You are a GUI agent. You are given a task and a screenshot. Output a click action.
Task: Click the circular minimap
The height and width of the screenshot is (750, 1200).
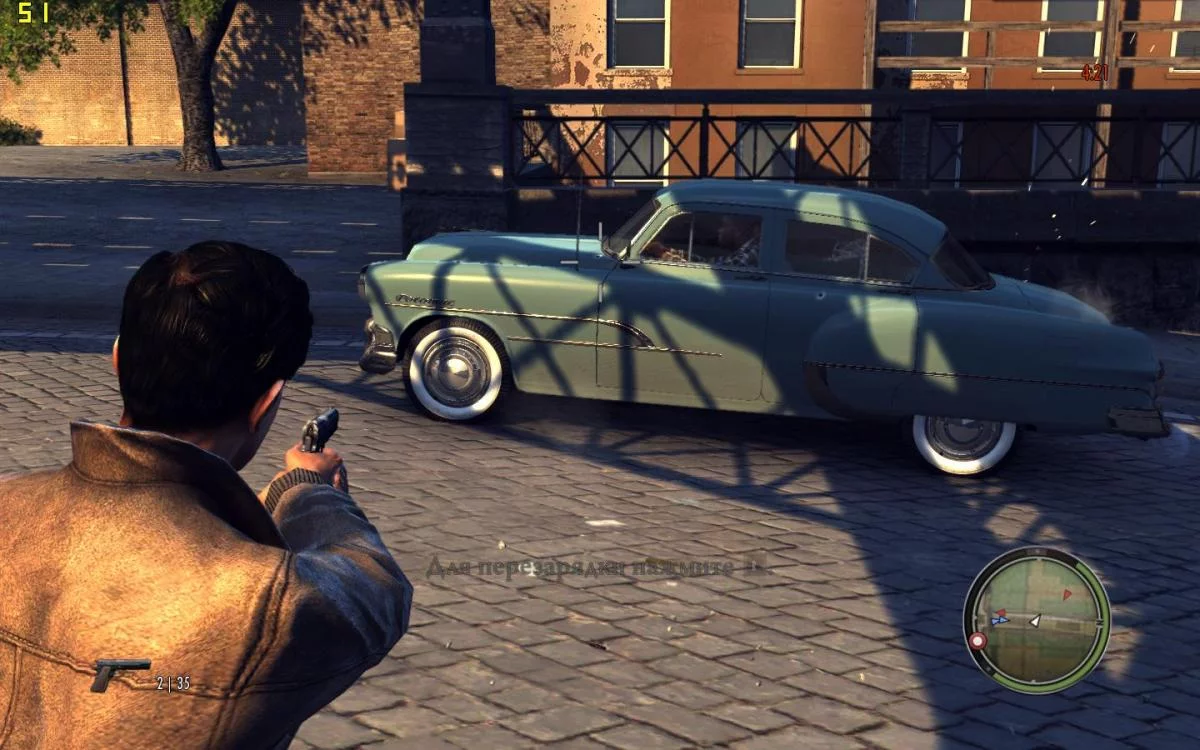pos(1036,620)
